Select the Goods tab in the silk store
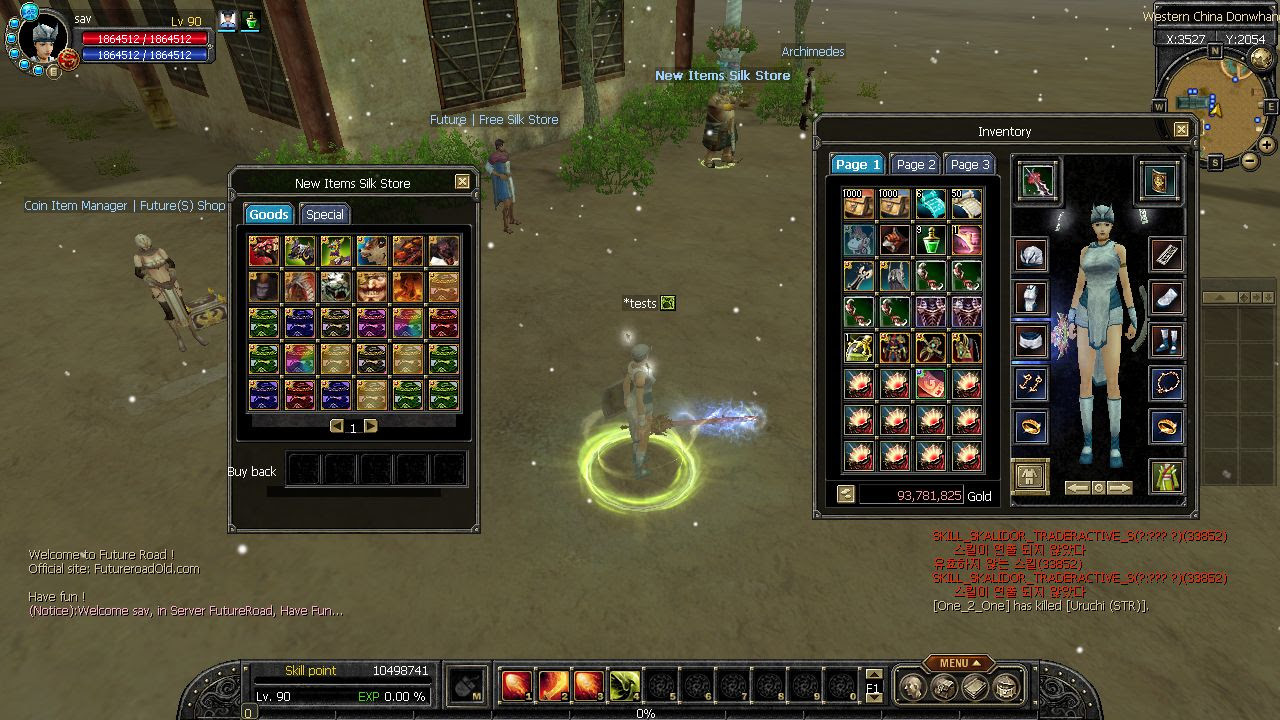Viewport: 1280px width, 720px height. coord(268,214)
